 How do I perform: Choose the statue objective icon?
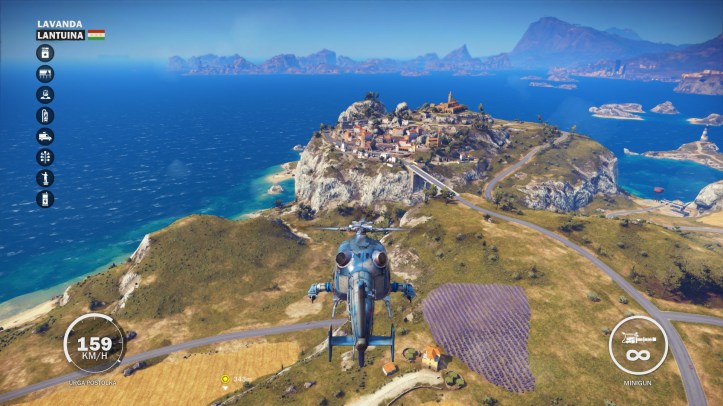tap(45, 178)
